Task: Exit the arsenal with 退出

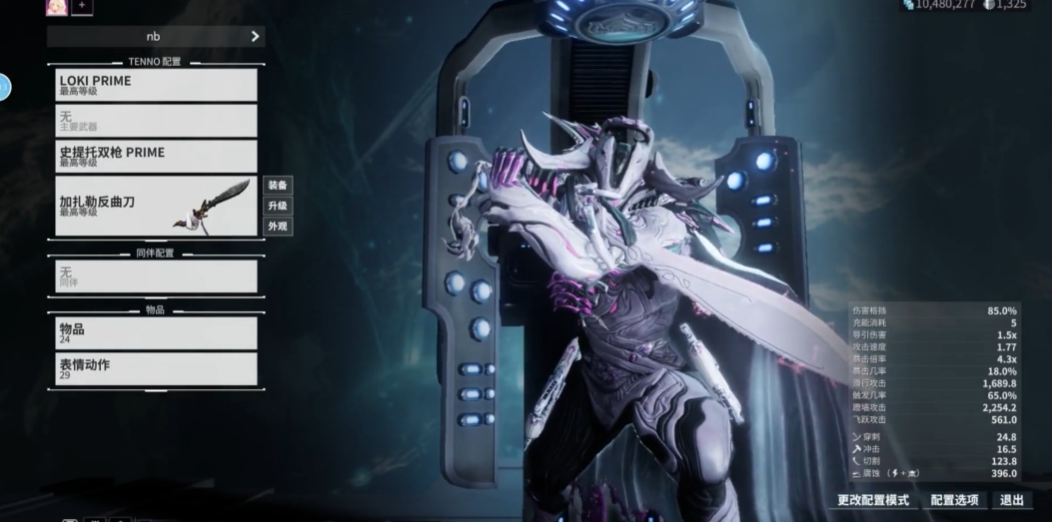Action: pyautogui.click(x=1012, y=500)
